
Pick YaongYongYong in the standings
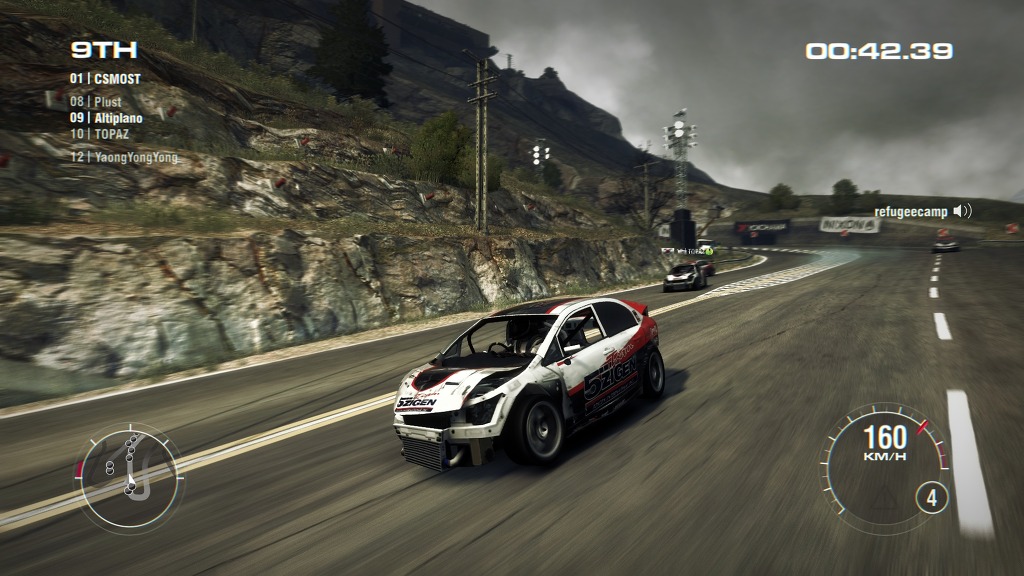pos(124,157)
